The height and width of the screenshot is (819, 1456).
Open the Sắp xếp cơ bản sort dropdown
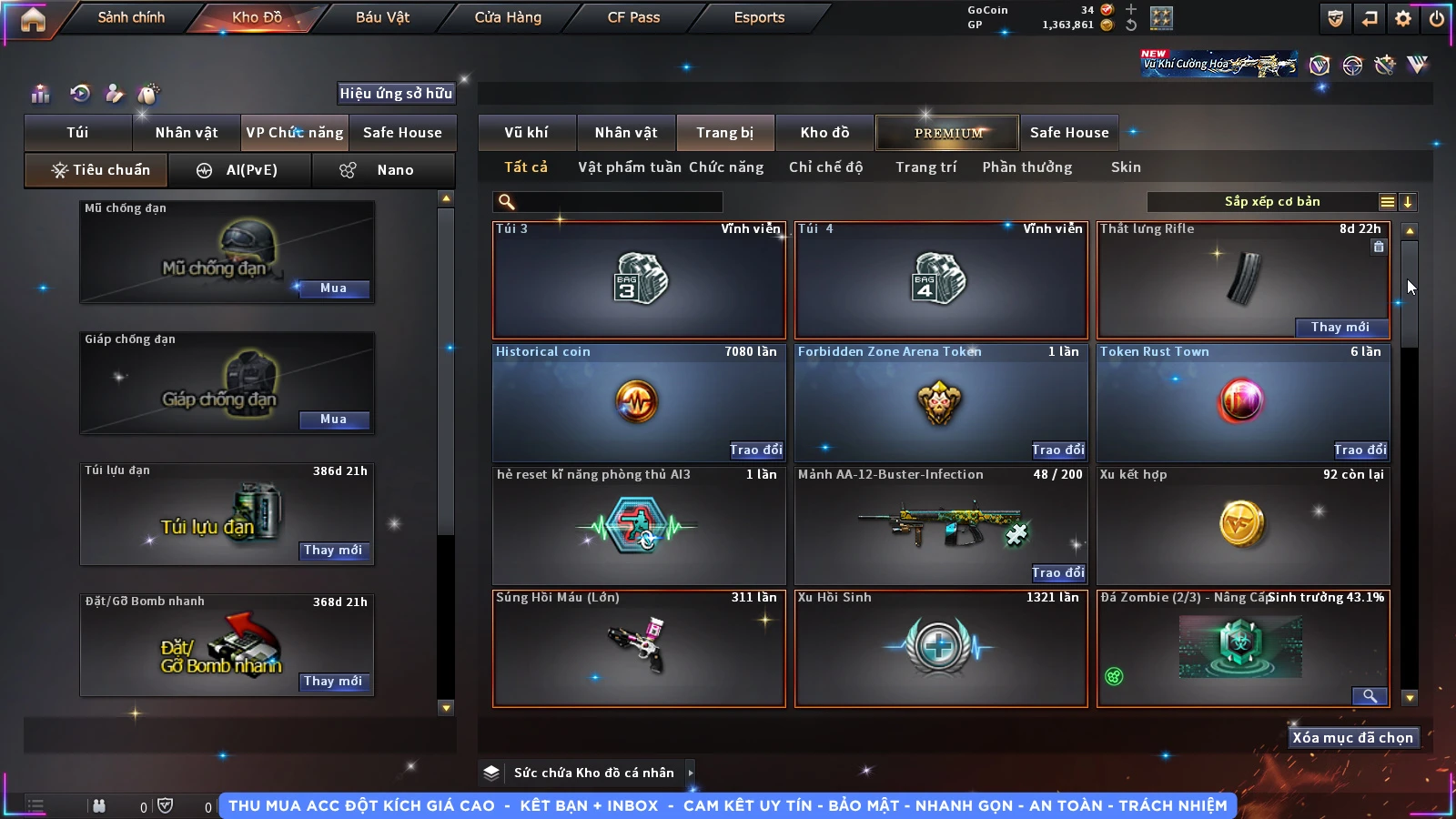1272,202
